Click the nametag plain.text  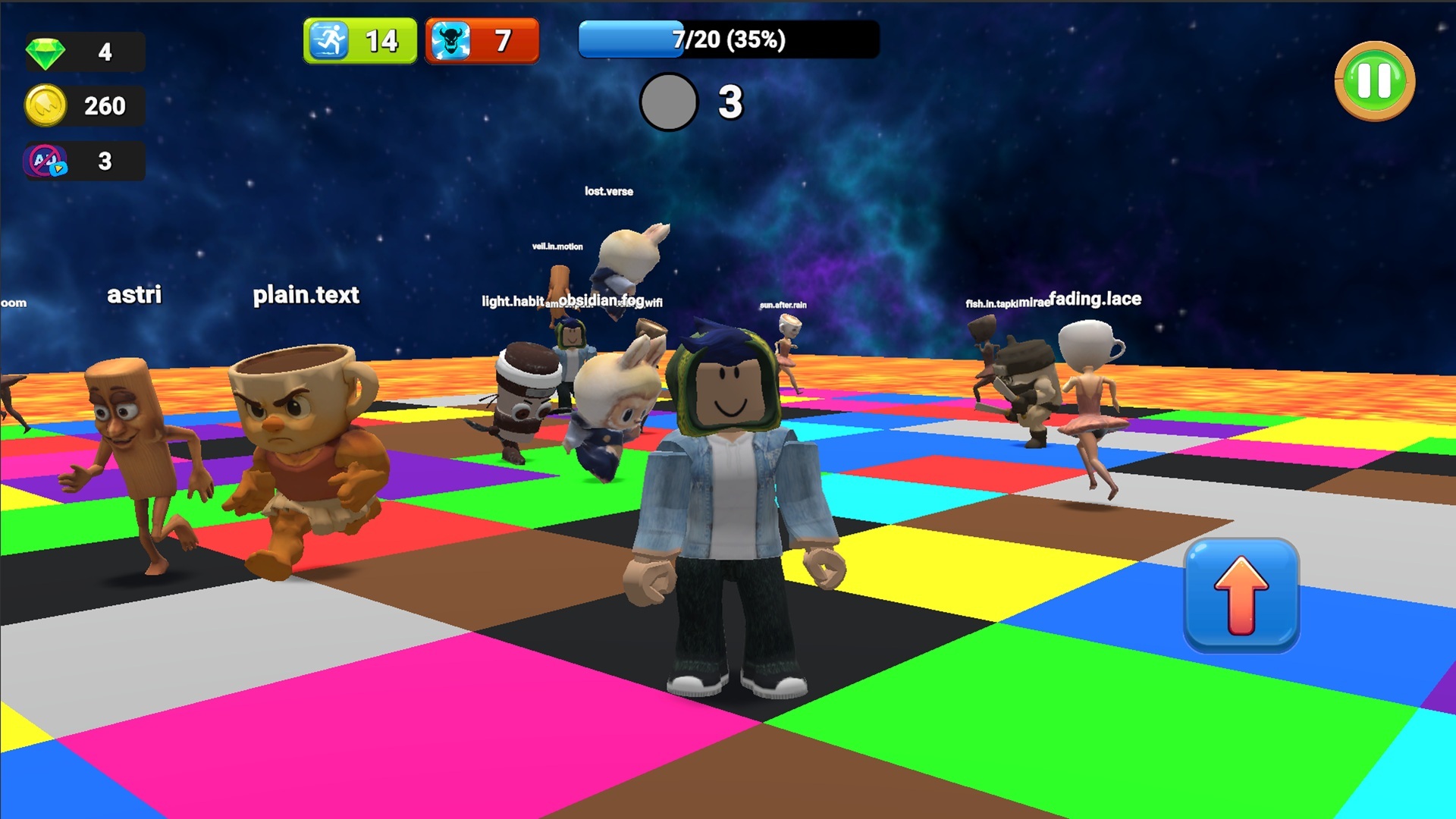click(306, 296)
